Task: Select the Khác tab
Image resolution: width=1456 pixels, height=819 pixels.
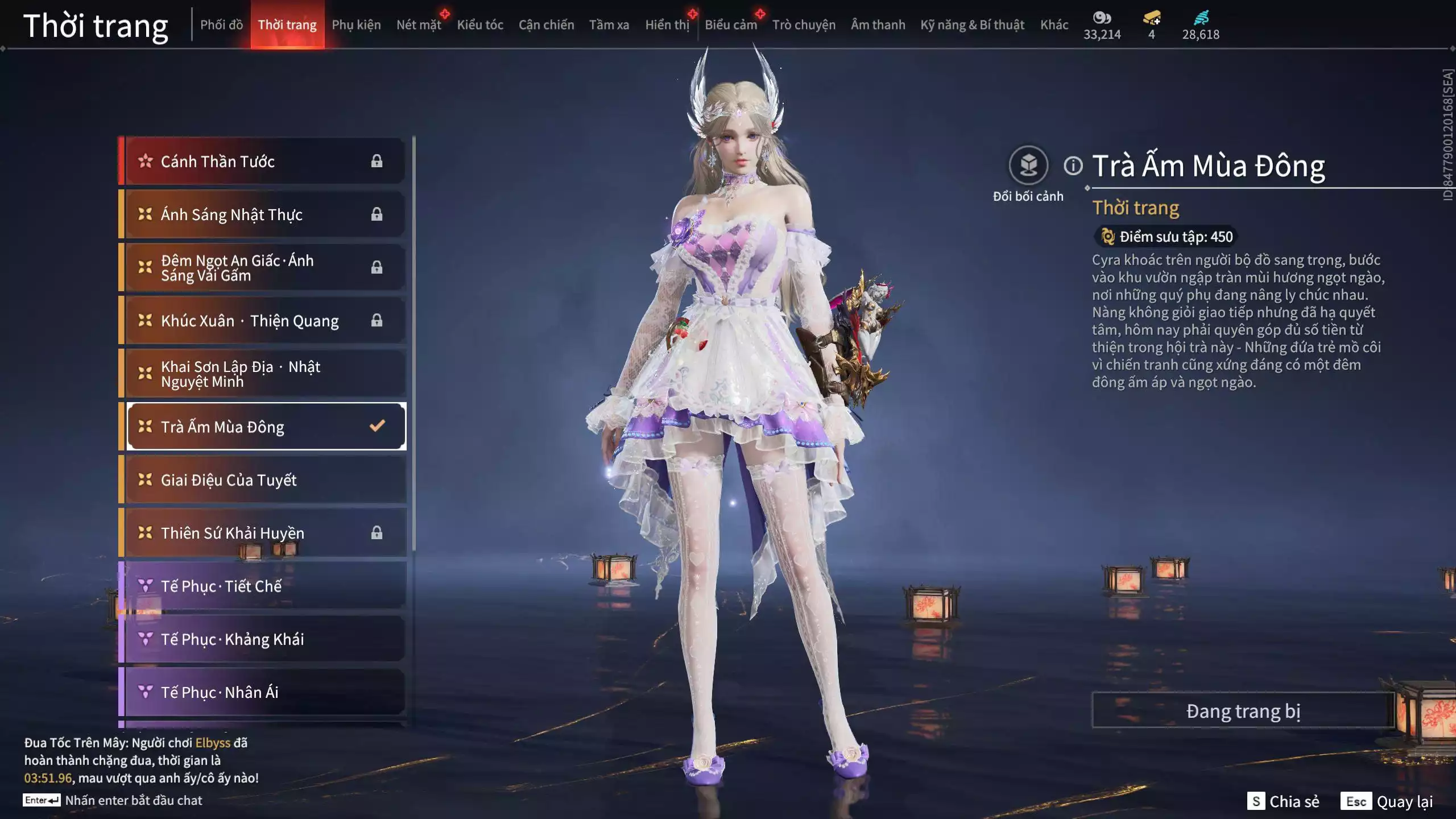Action: coord(1054,25)
